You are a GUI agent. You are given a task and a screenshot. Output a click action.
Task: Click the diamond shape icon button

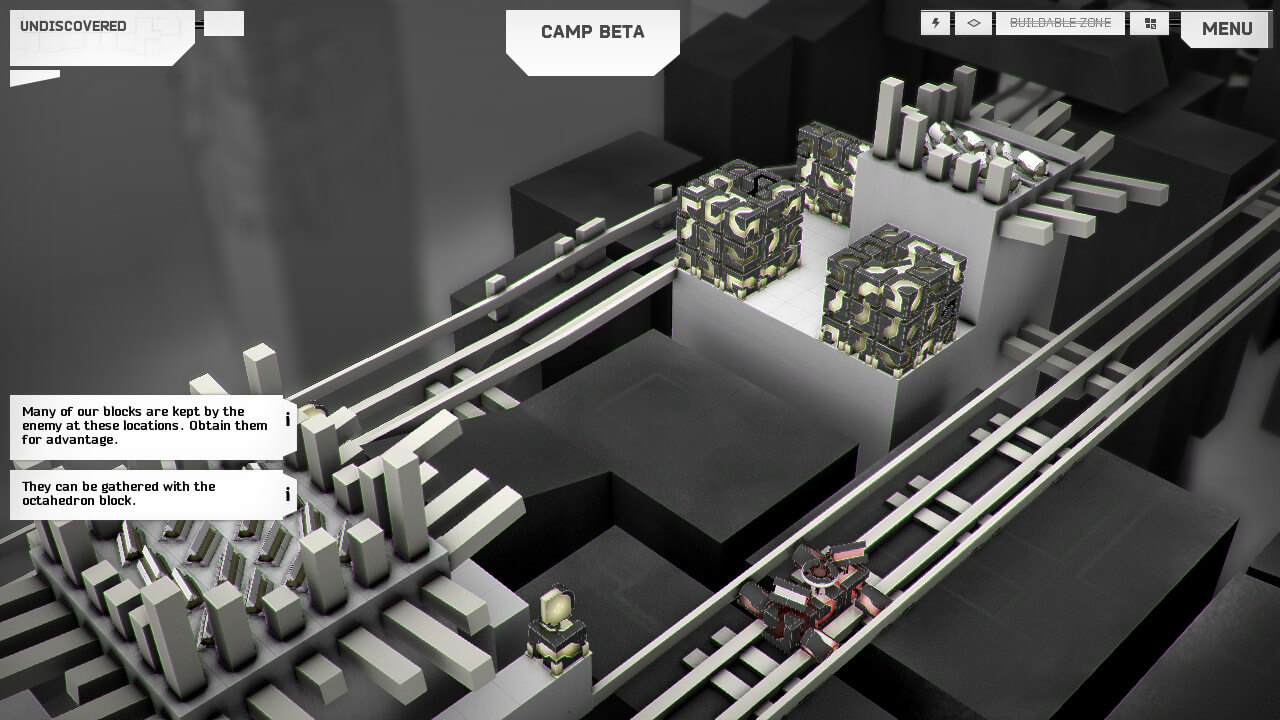click(x=973, y=23)
